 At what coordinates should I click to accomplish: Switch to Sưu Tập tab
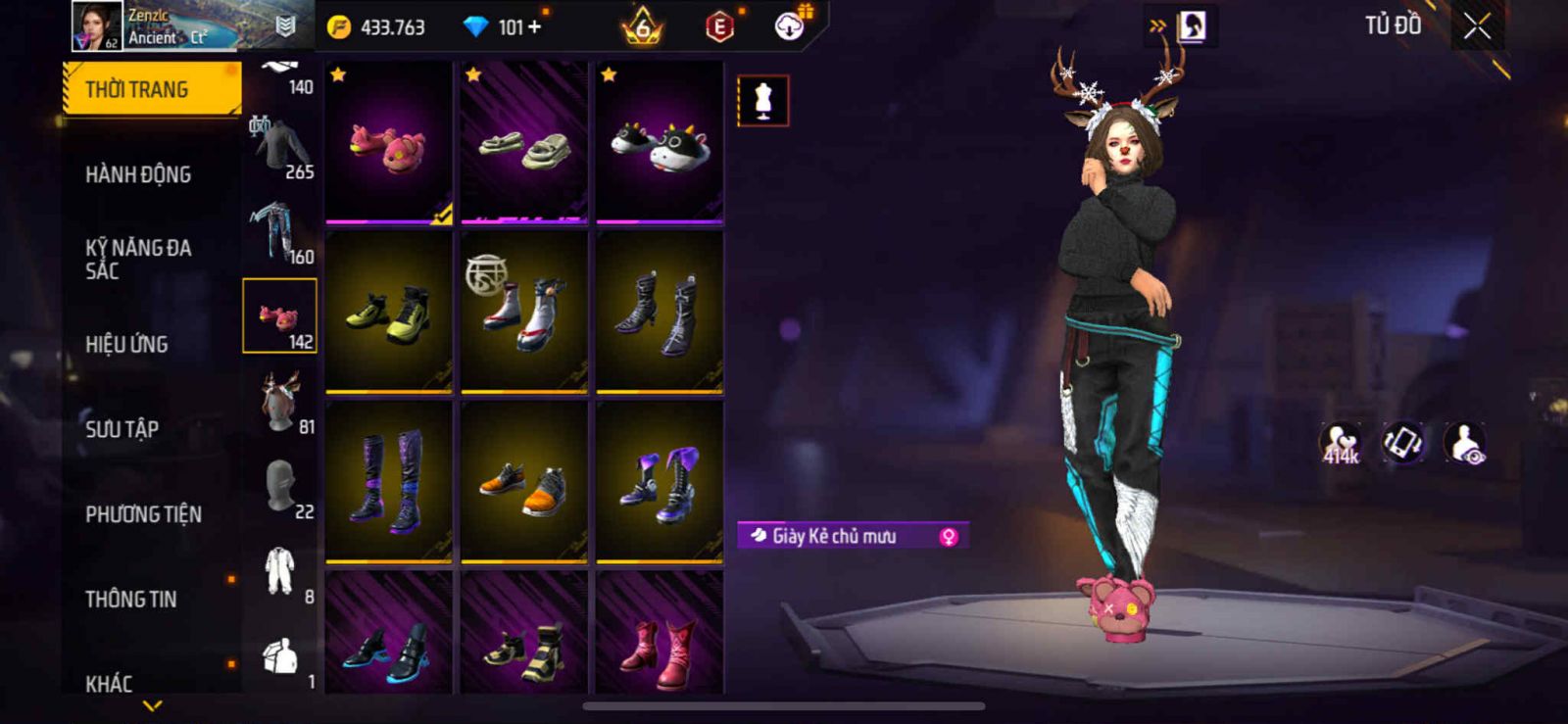click(122, 429)
